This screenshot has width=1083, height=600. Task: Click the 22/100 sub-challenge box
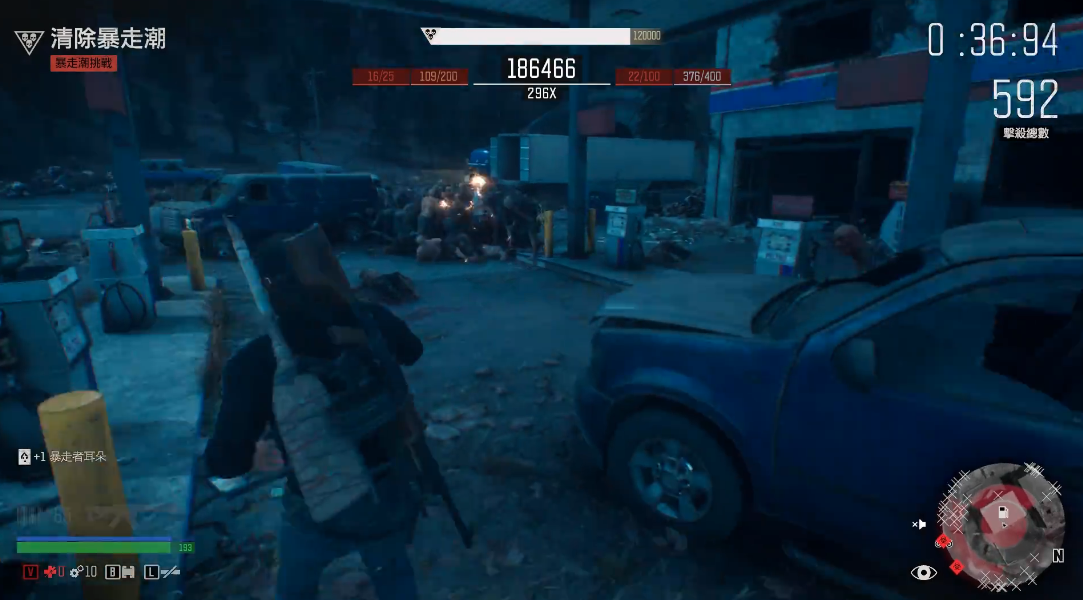(644, 77)
